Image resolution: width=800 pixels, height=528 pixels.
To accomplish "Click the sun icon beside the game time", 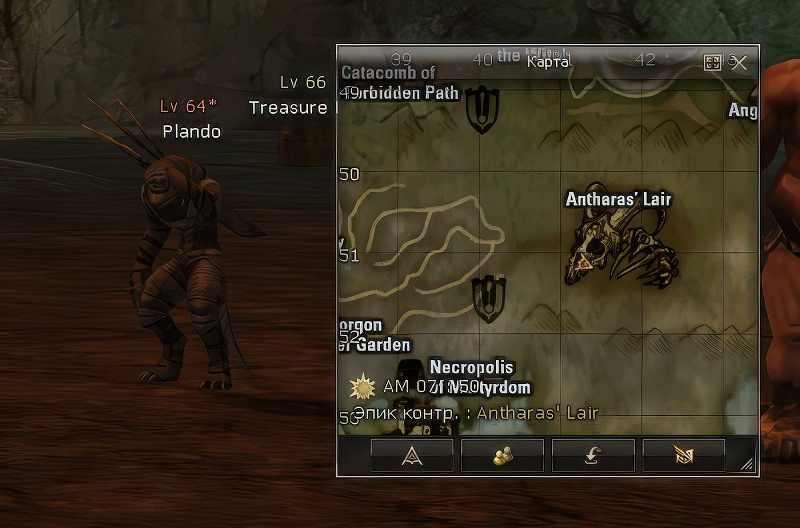I will coord(361,387).
